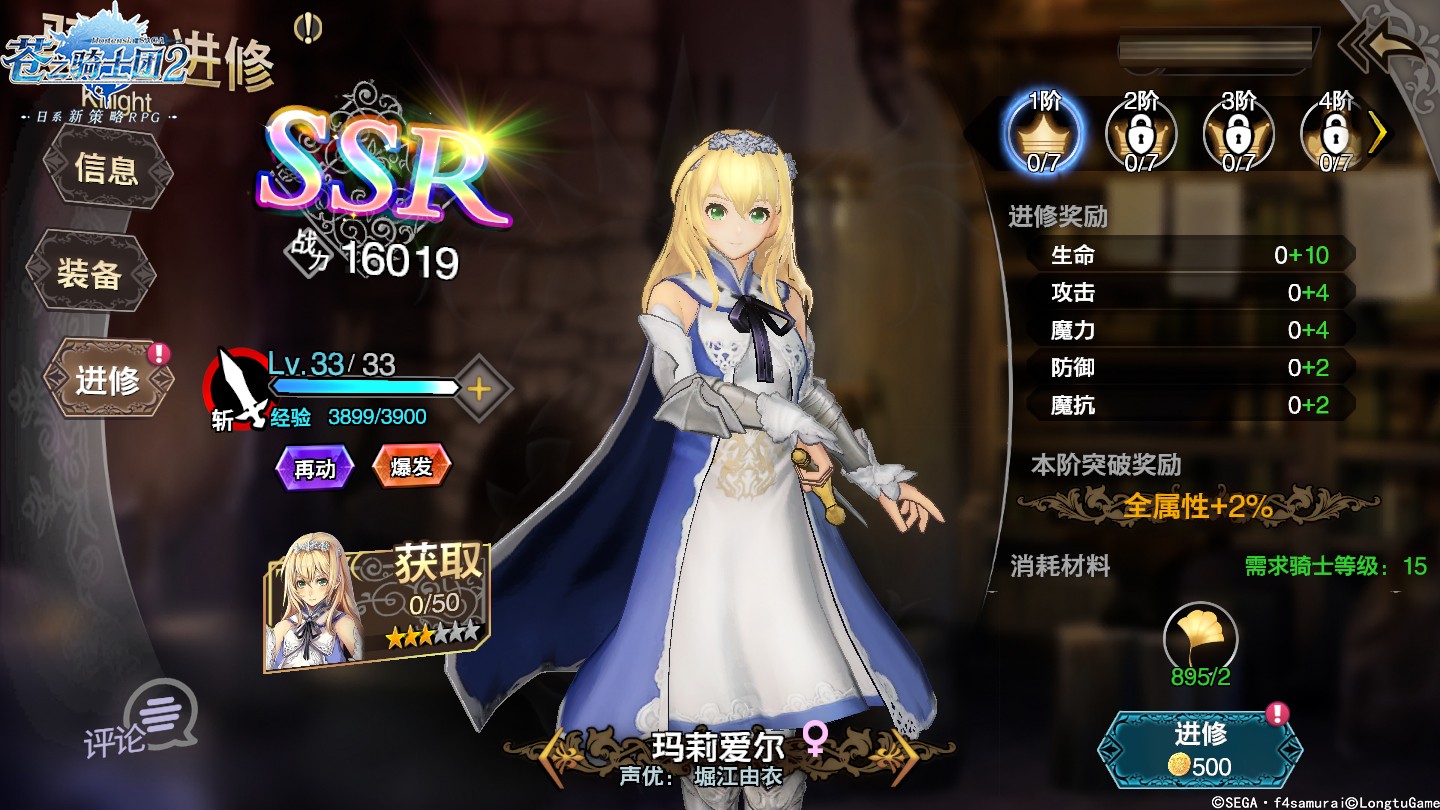Inspect the ginkgo leaf material icon
Viewport: 1440px width, 810px height.
[1200, 637]
